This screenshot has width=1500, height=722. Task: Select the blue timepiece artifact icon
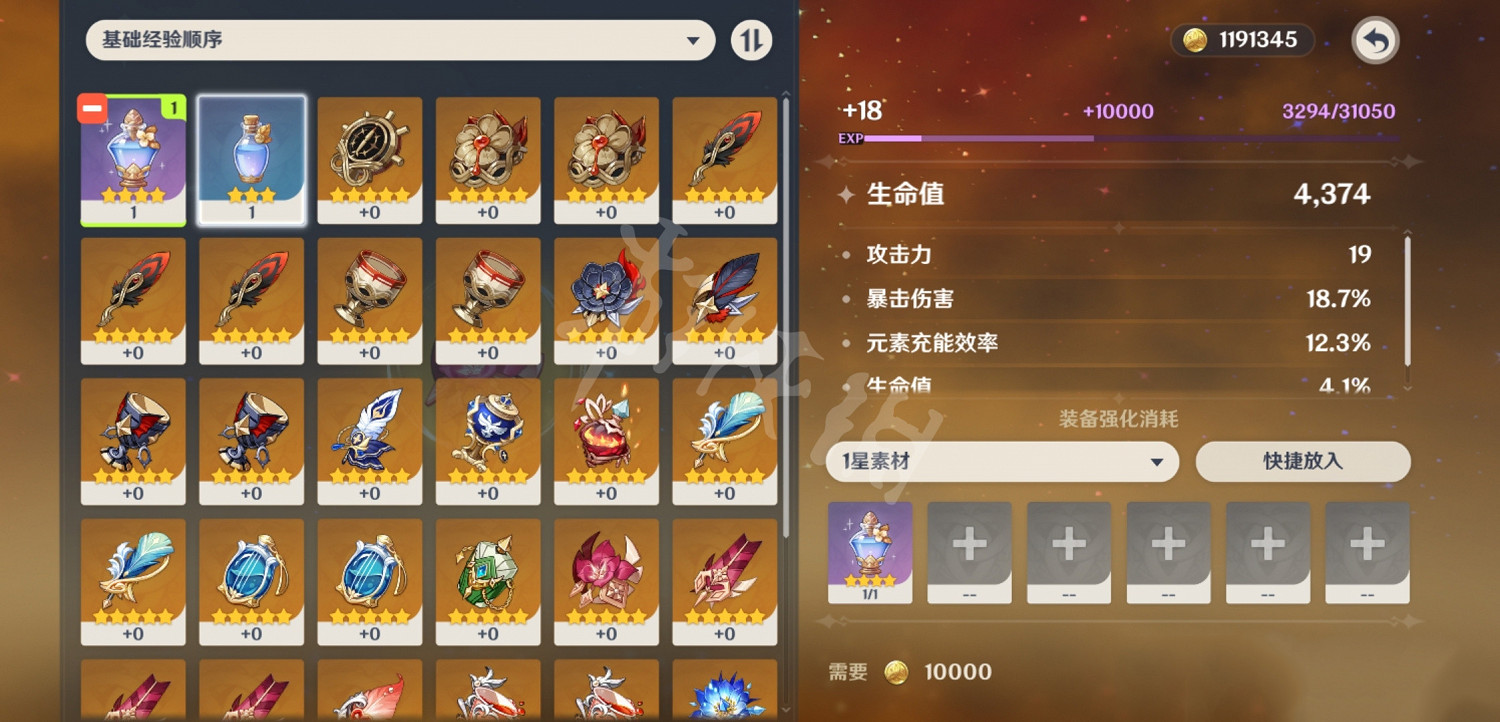(251, 580)
